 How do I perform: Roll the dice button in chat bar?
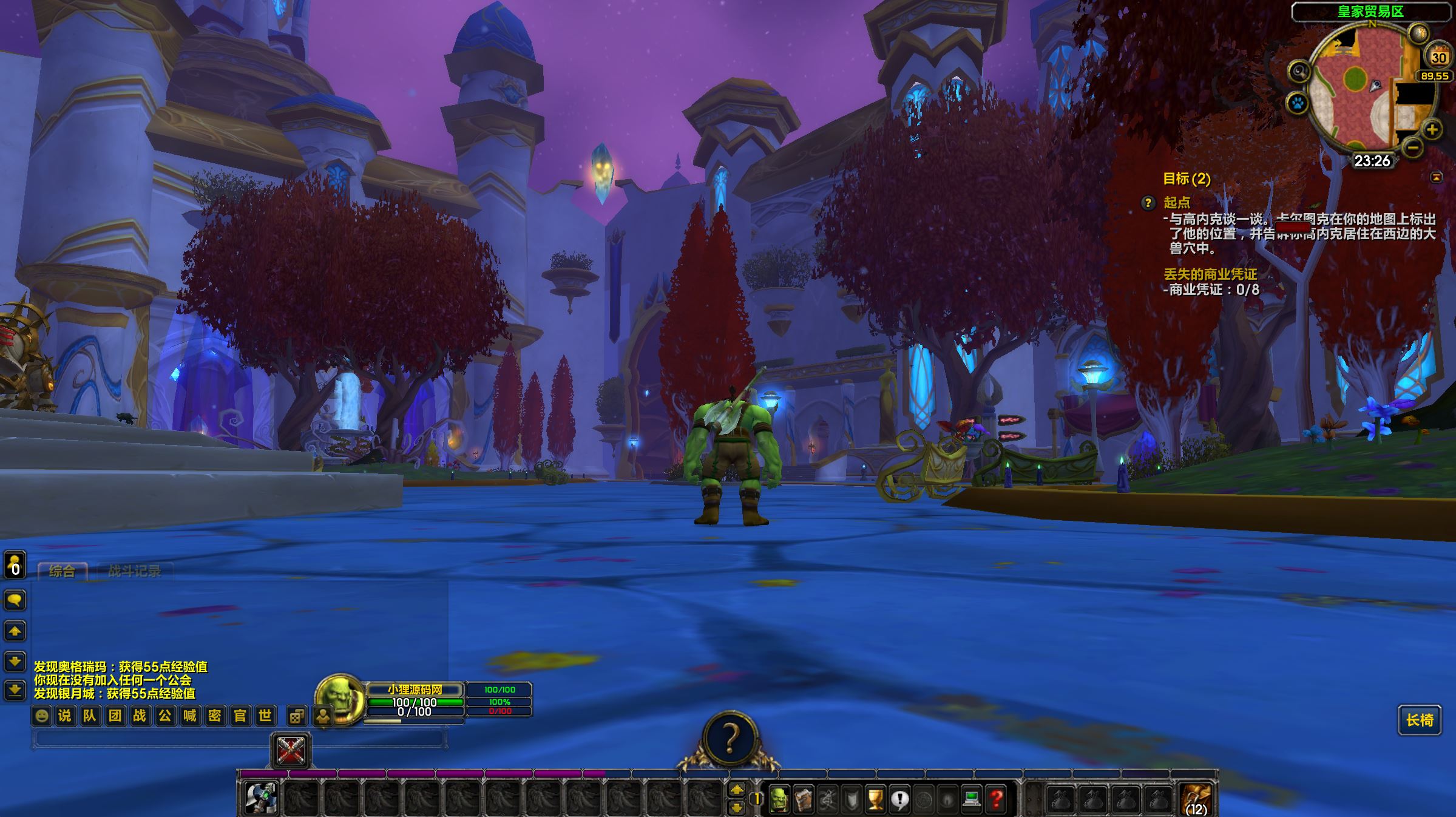tap(296, 716)
